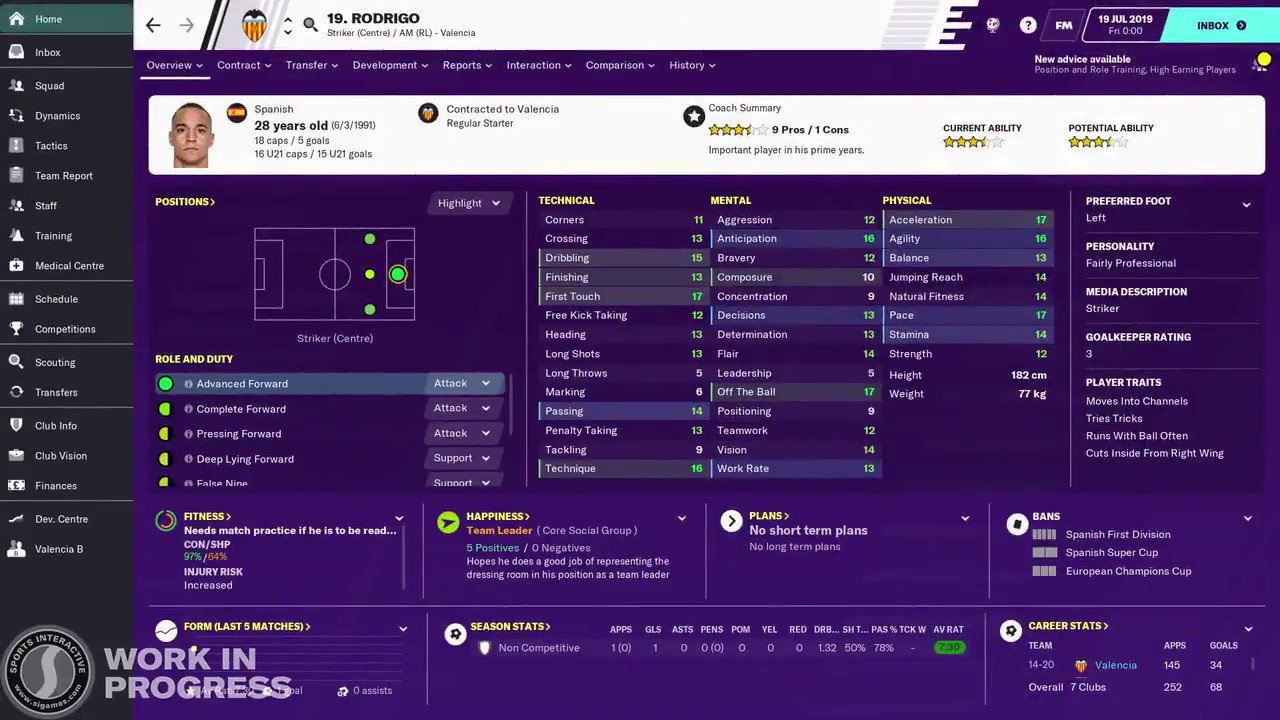
Task: Select the Deep Lying Forward role
Action: [245, 458]
